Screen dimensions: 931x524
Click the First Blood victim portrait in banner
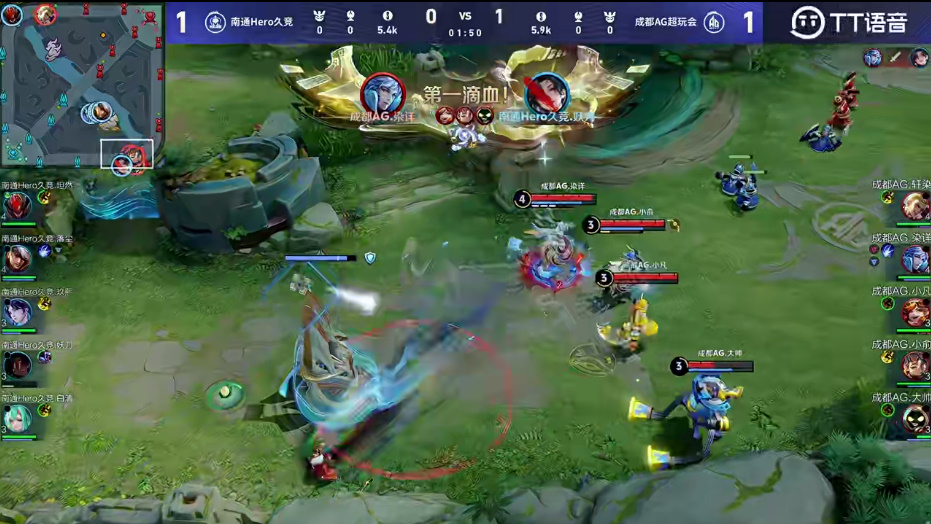point(546,94)
